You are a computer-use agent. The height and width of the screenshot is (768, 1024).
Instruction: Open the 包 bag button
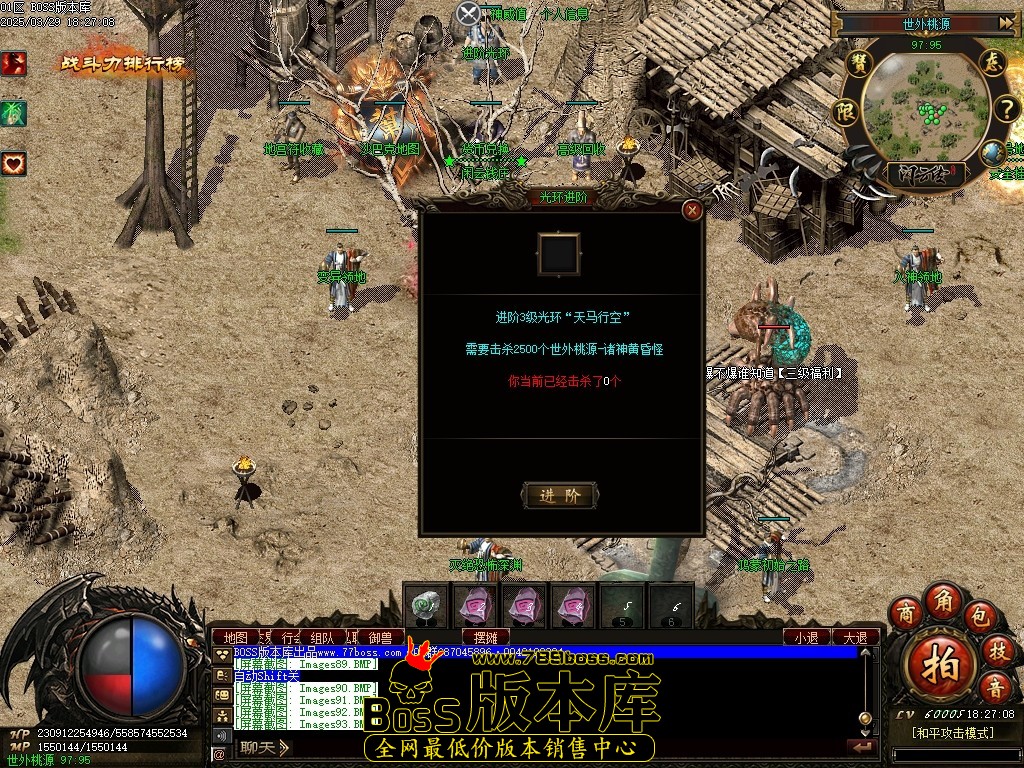click(981, 614)
